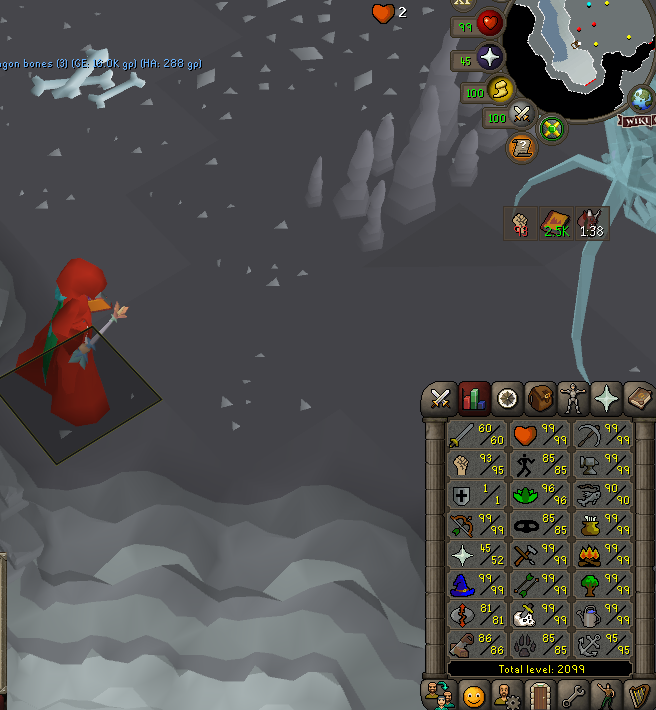Viewport: 656px width, 710px height.
Task: Toggle the run energy orb
Action: (500, 91)
